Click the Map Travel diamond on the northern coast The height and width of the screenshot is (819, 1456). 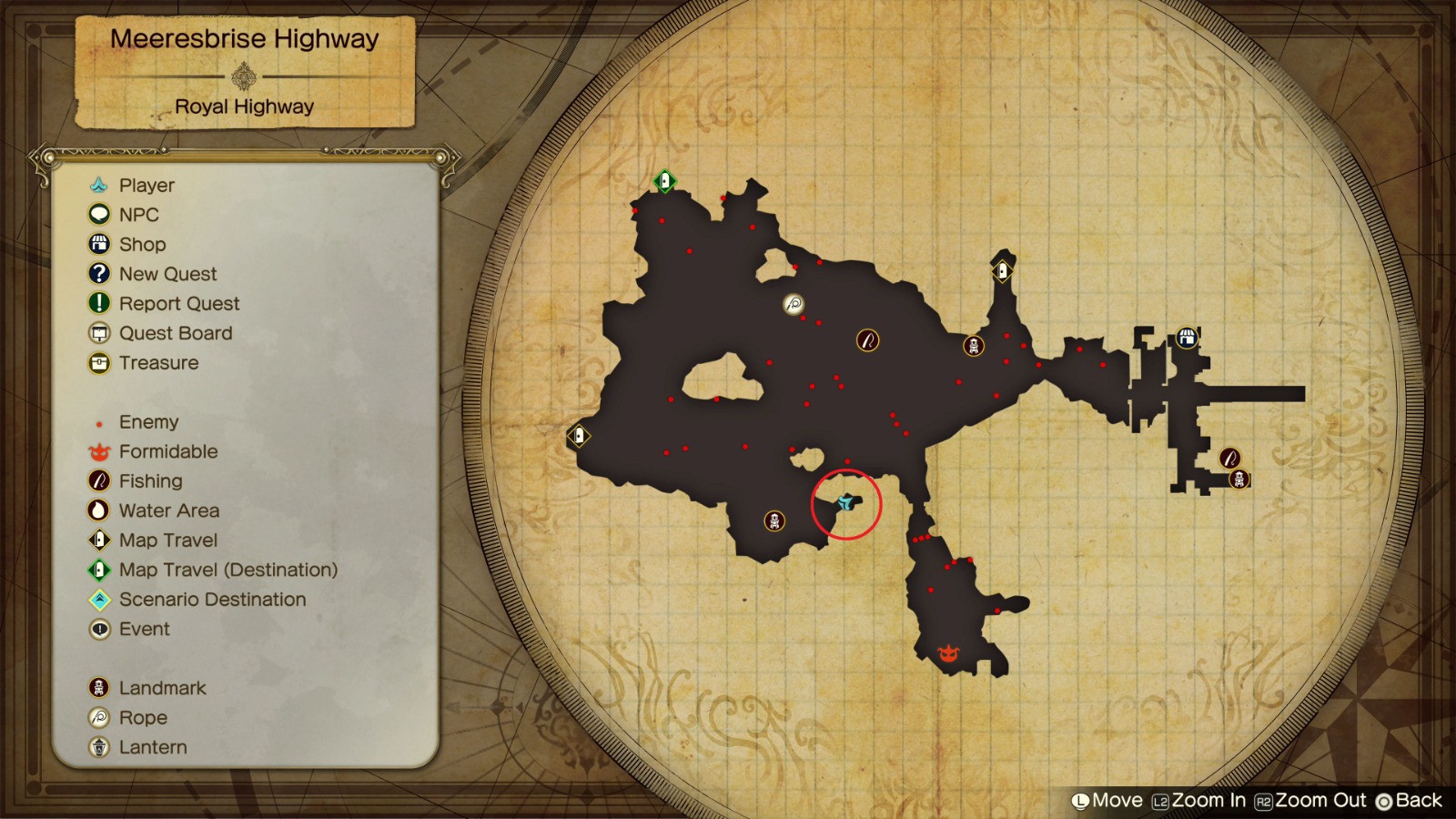[x=1004, y=269]
